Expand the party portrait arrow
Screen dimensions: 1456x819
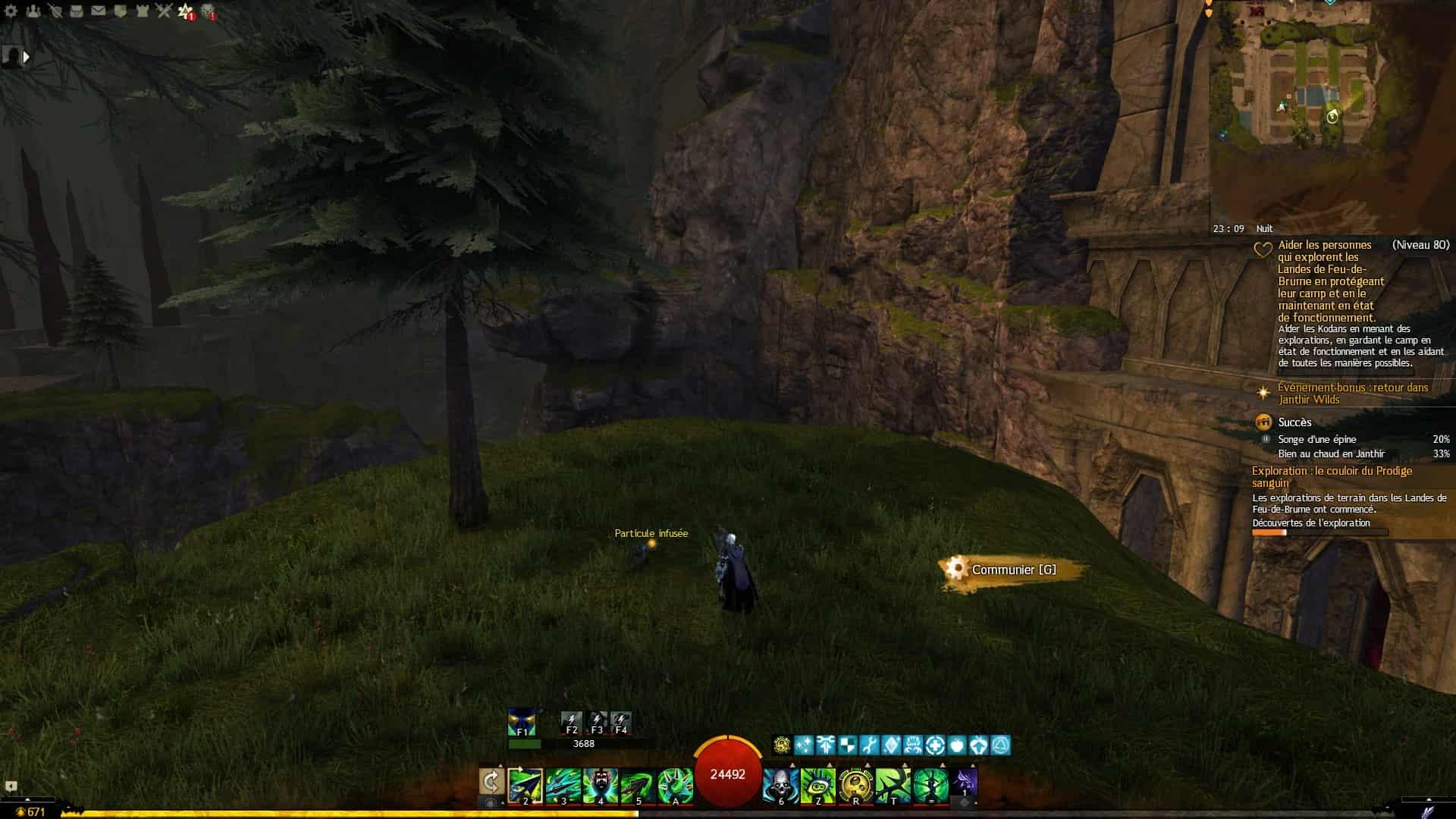click(x=27, y=57)
